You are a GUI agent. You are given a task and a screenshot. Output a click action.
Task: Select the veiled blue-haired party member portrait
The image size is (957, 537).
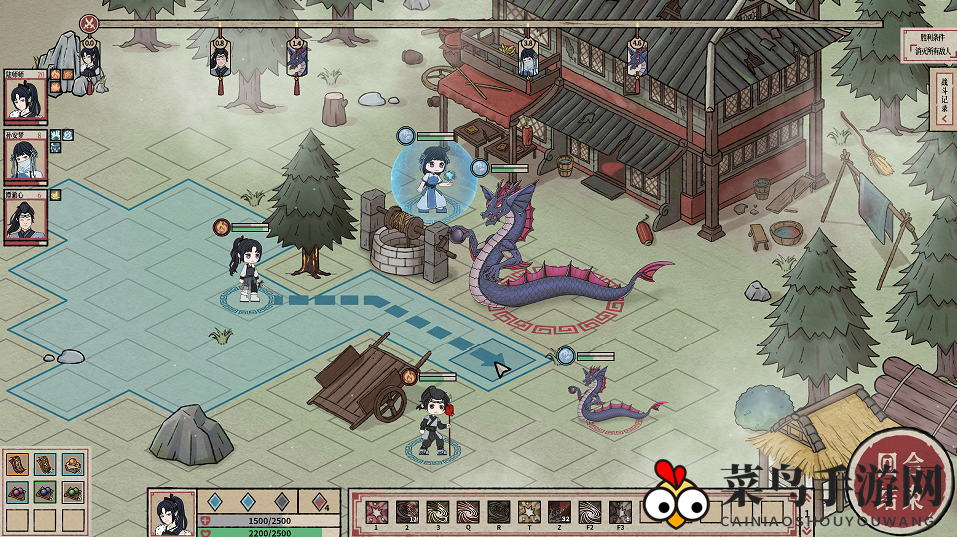pyautogui.click(x=26, y=158)
